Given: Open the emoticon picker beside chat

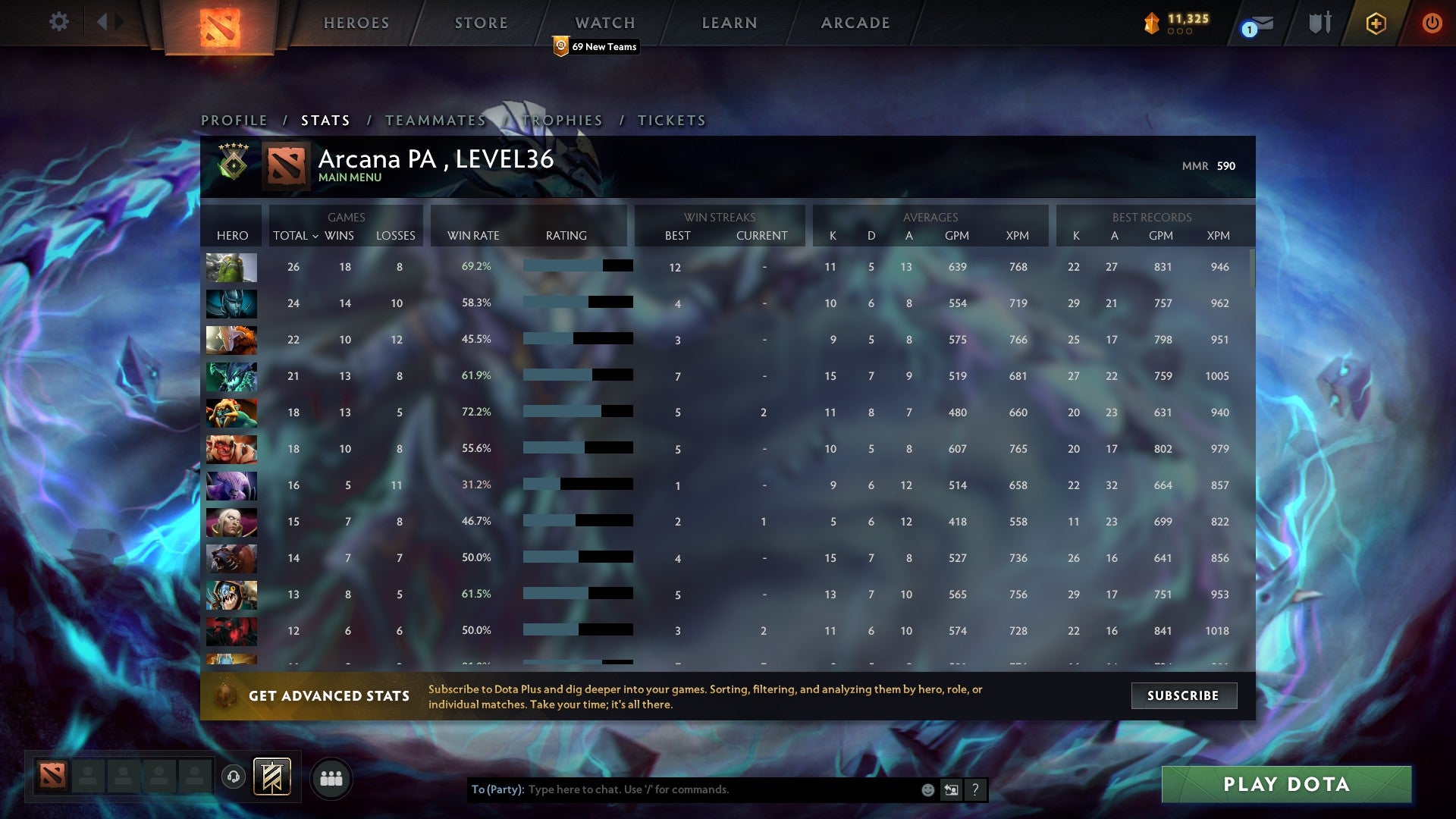Looking at the screenshot, I should (x=927, y=789).
